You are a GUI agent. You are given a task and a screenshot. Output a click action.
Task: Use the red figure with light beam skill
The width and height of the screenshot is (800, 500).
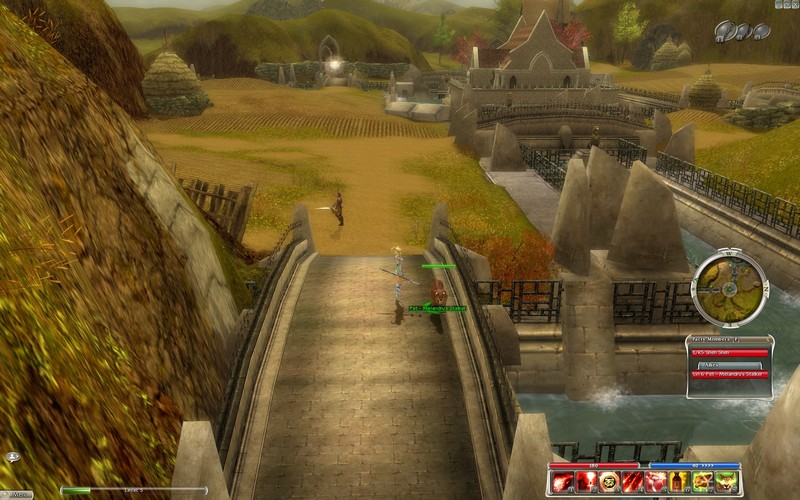pos(586,482)
